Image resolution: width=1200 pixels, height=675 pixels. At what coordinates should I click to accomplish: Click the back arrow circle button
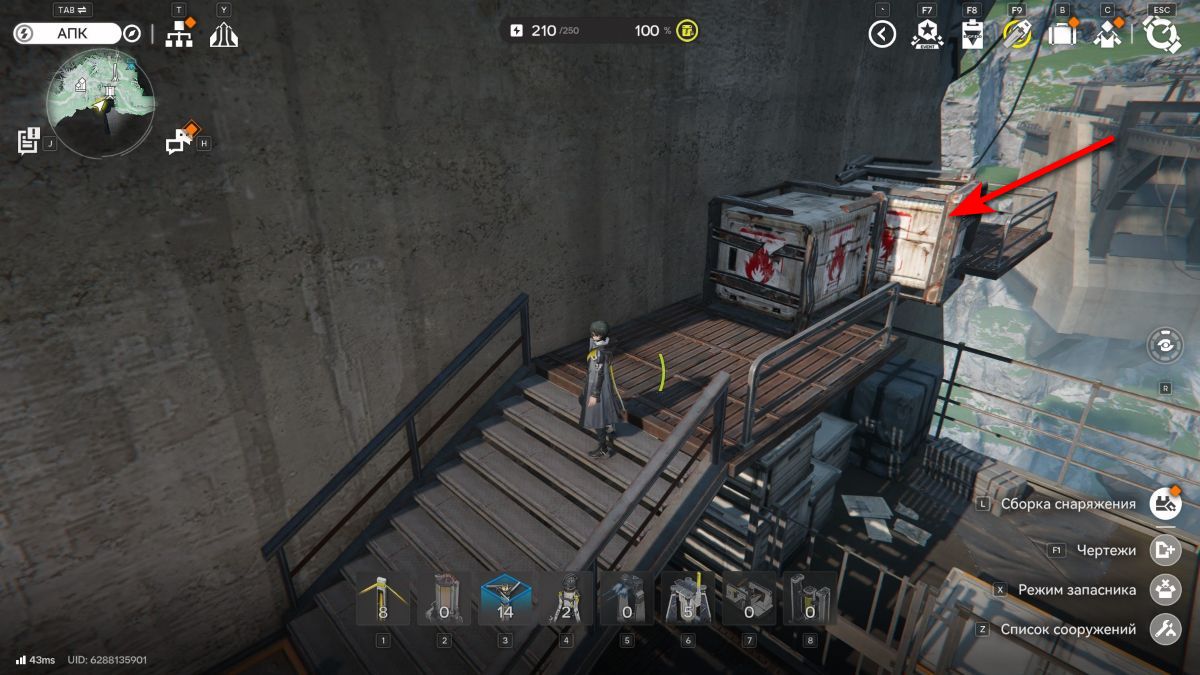[882, 35]
